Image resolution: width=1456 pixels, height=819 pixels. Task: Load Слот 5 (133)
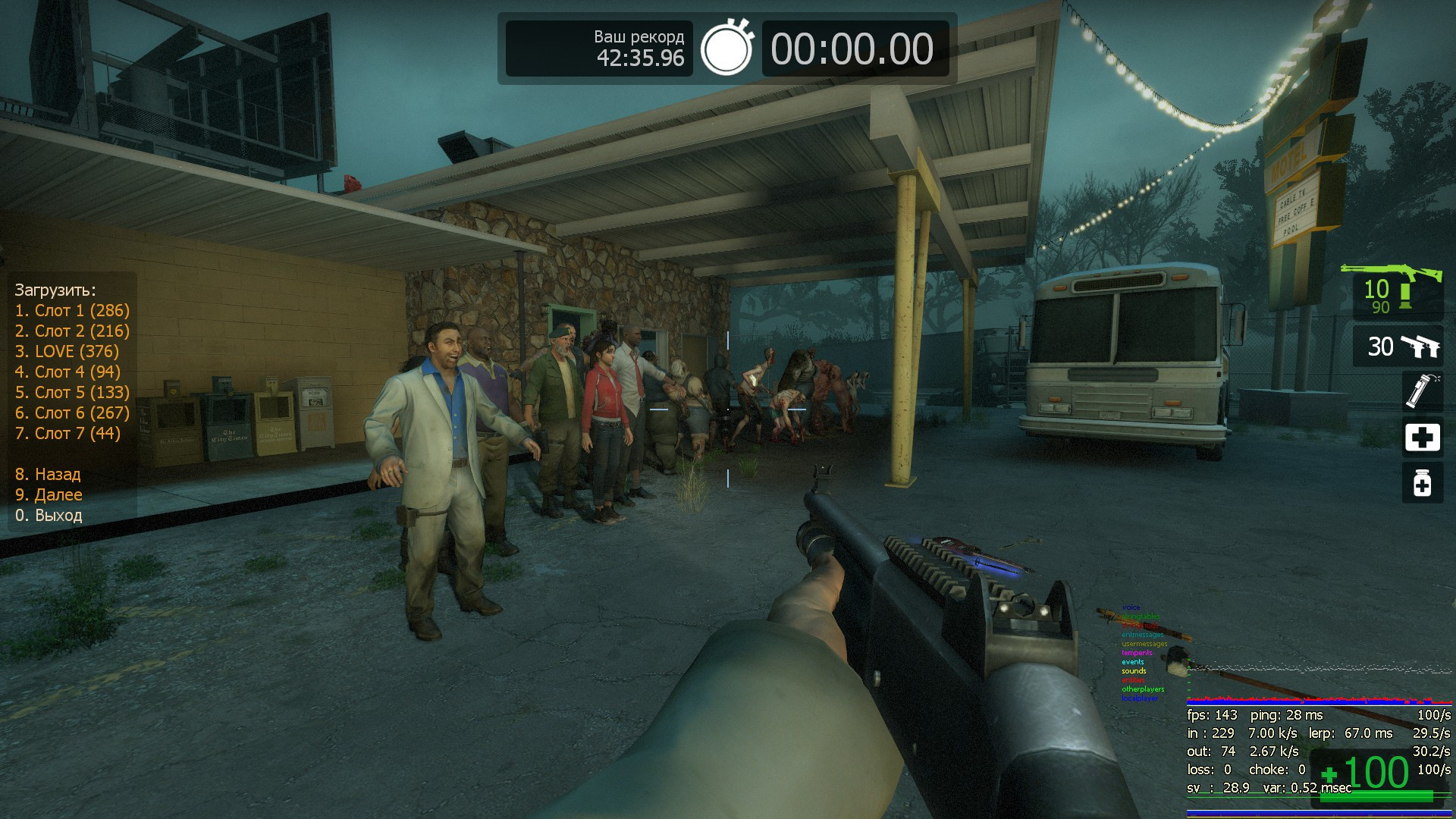point(72,392)
